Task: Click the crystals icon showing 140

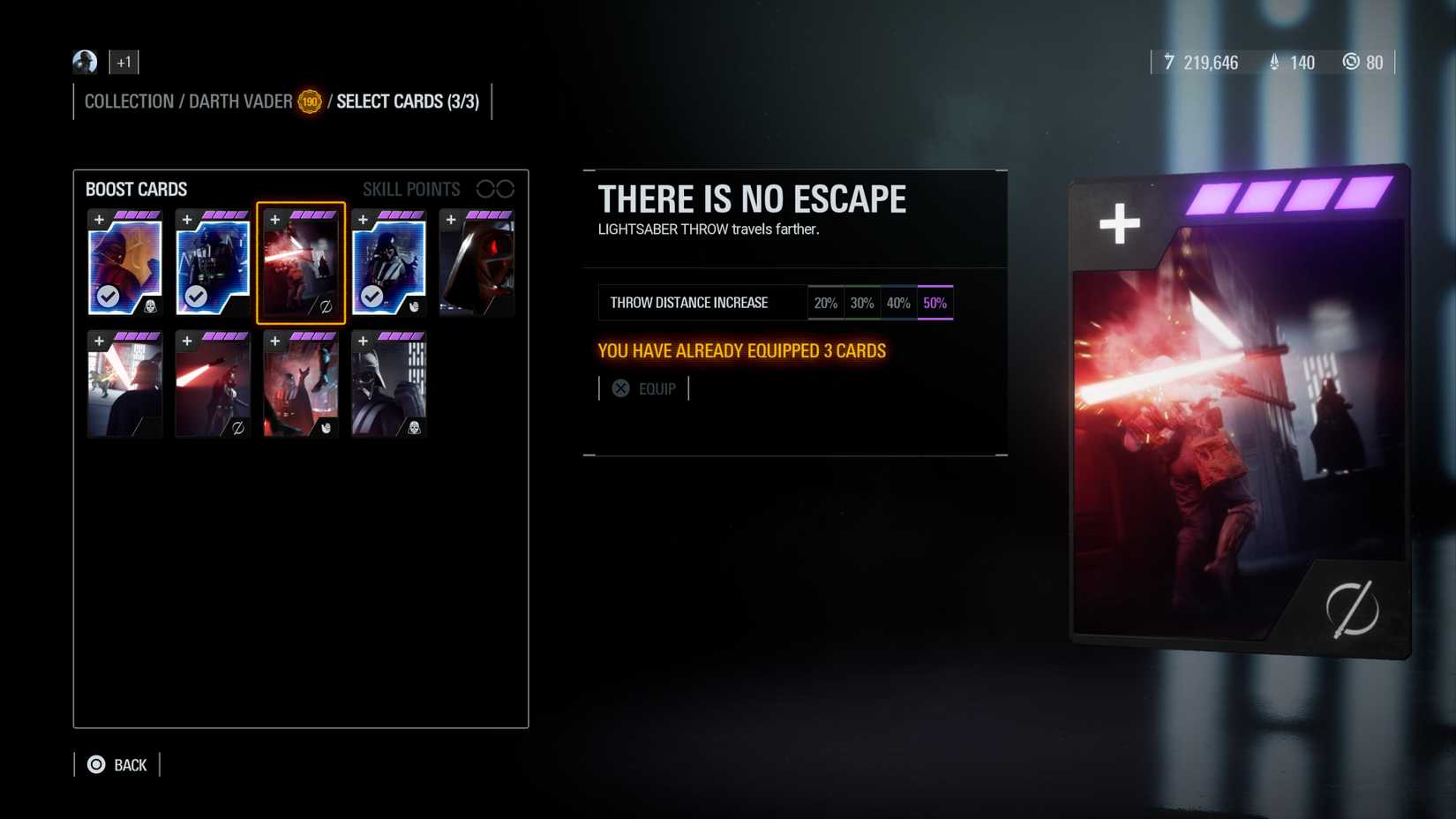Action: 1274,63
